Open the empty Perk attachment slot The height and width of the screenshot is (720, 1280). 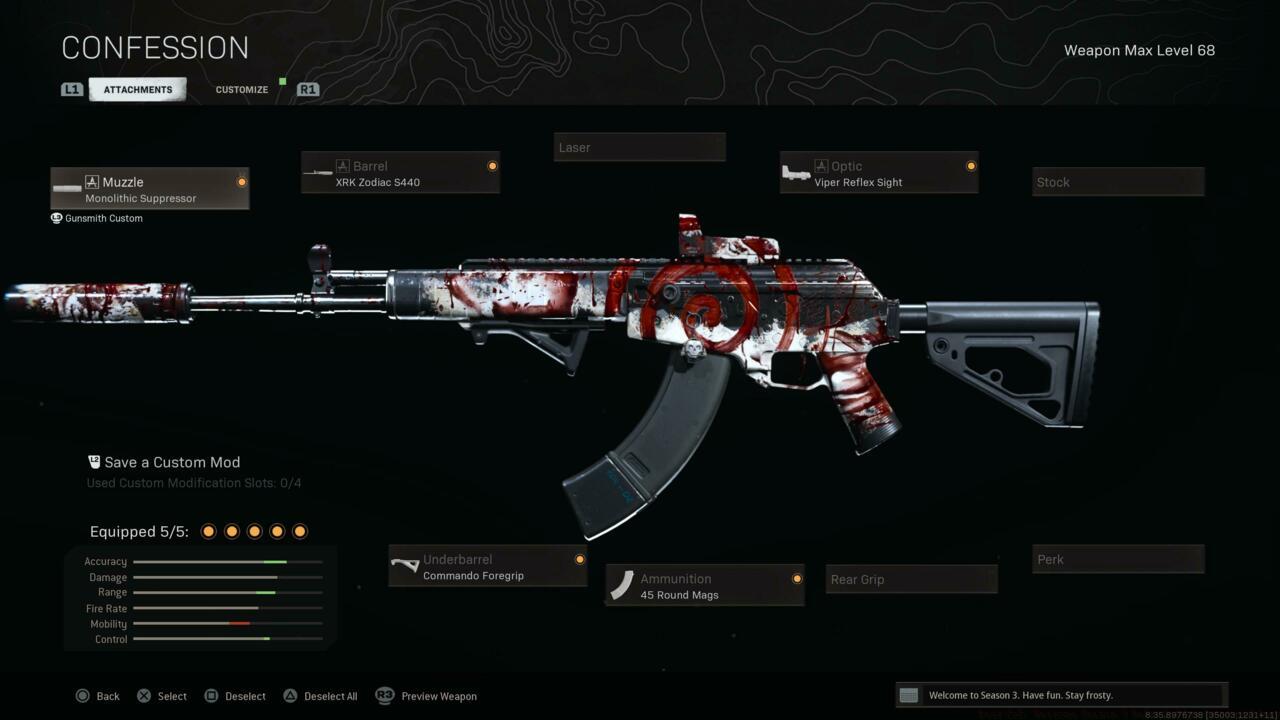point(1117,560)
